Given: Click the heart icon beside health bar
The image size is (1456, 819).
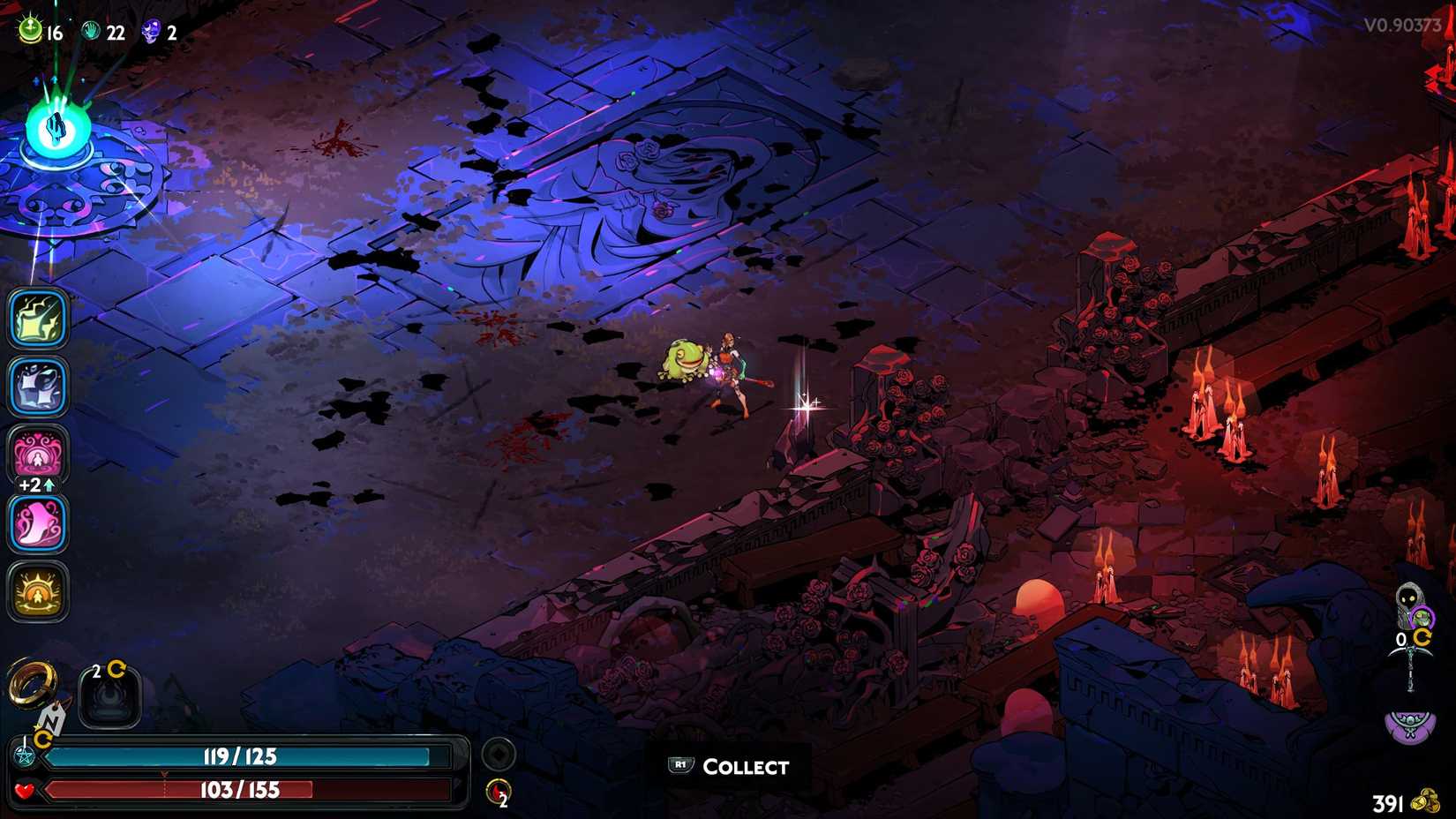Looking at the screenshot, I should coord(24,791).
